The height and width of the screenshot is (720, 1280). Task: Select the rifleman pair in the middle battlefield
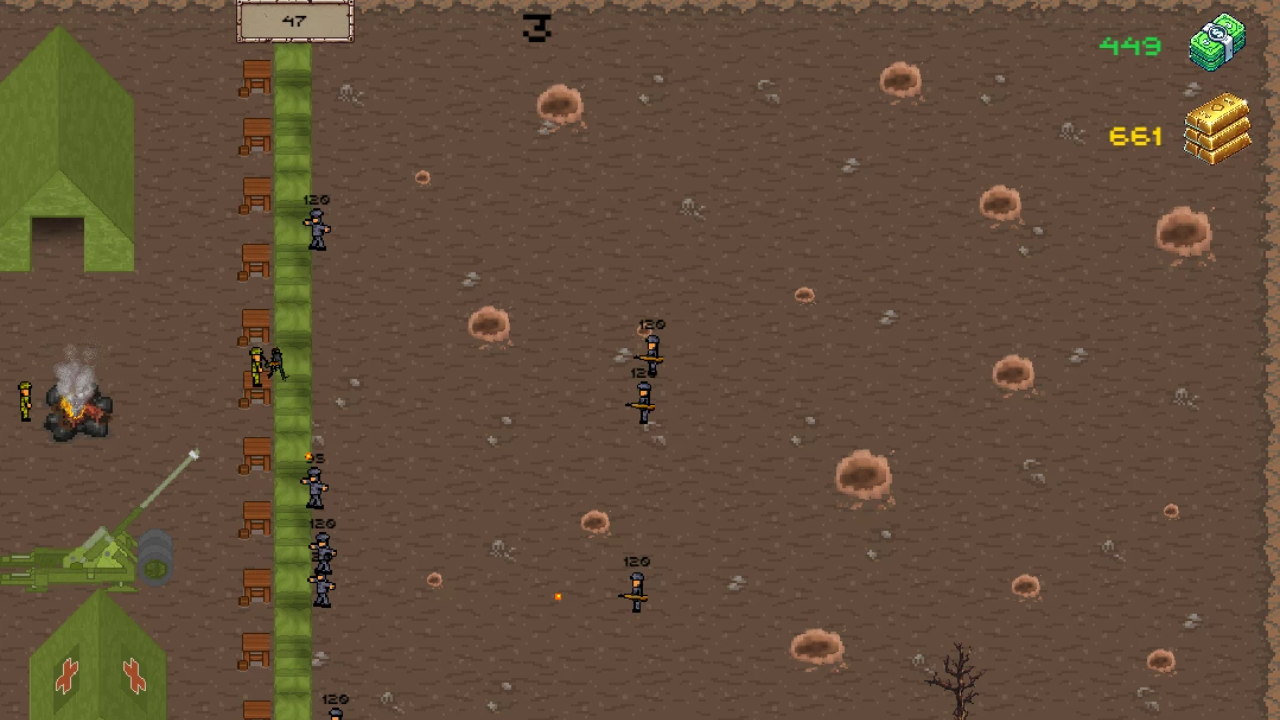(645, 375)
